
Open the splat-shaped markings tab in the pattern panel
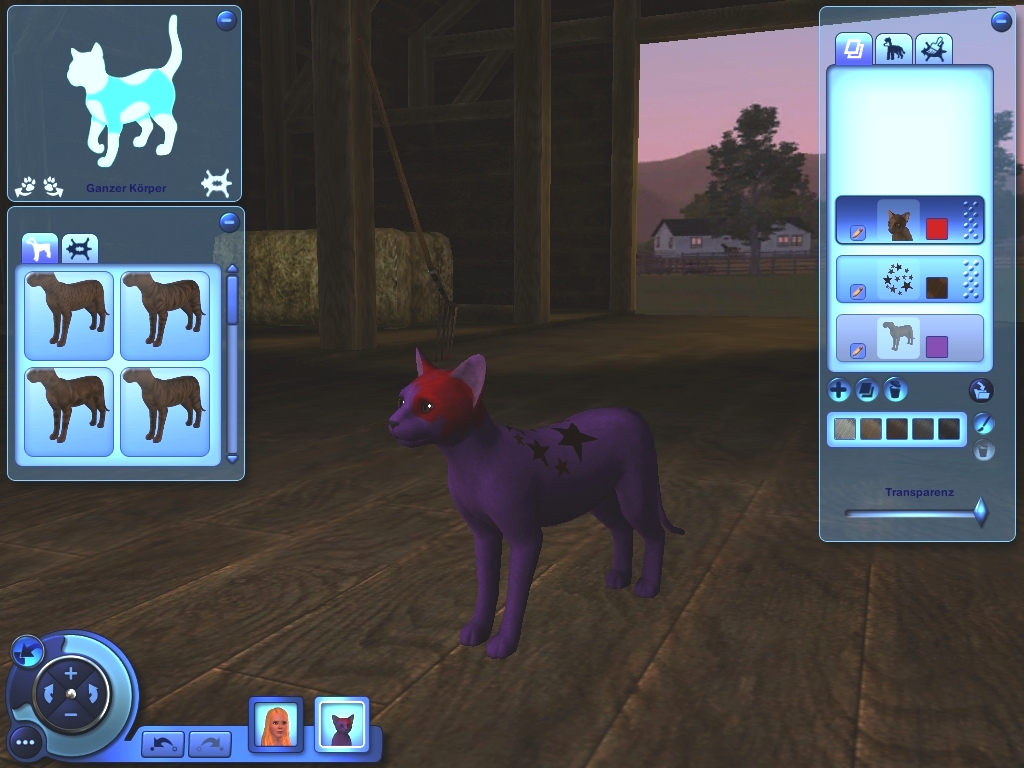click(x=79, y=247)
